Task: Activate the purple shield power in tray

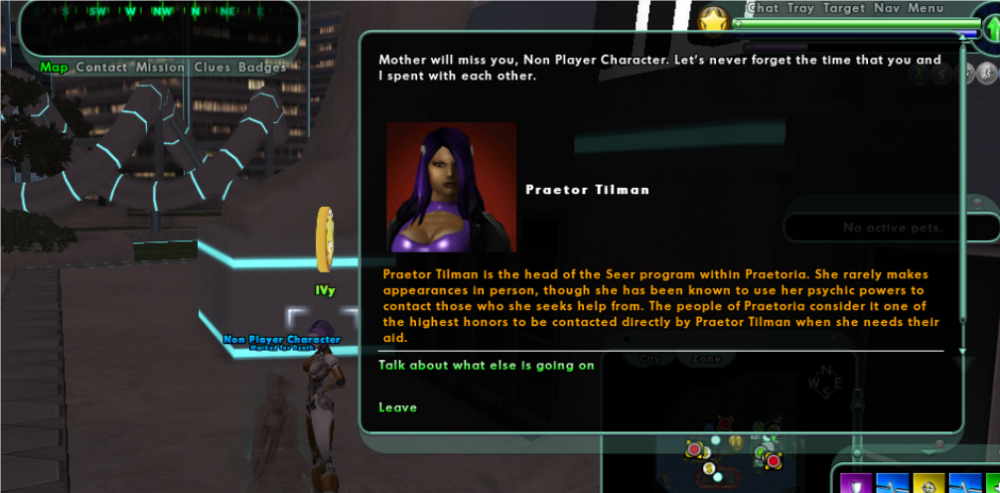Action: coord(856,484)
